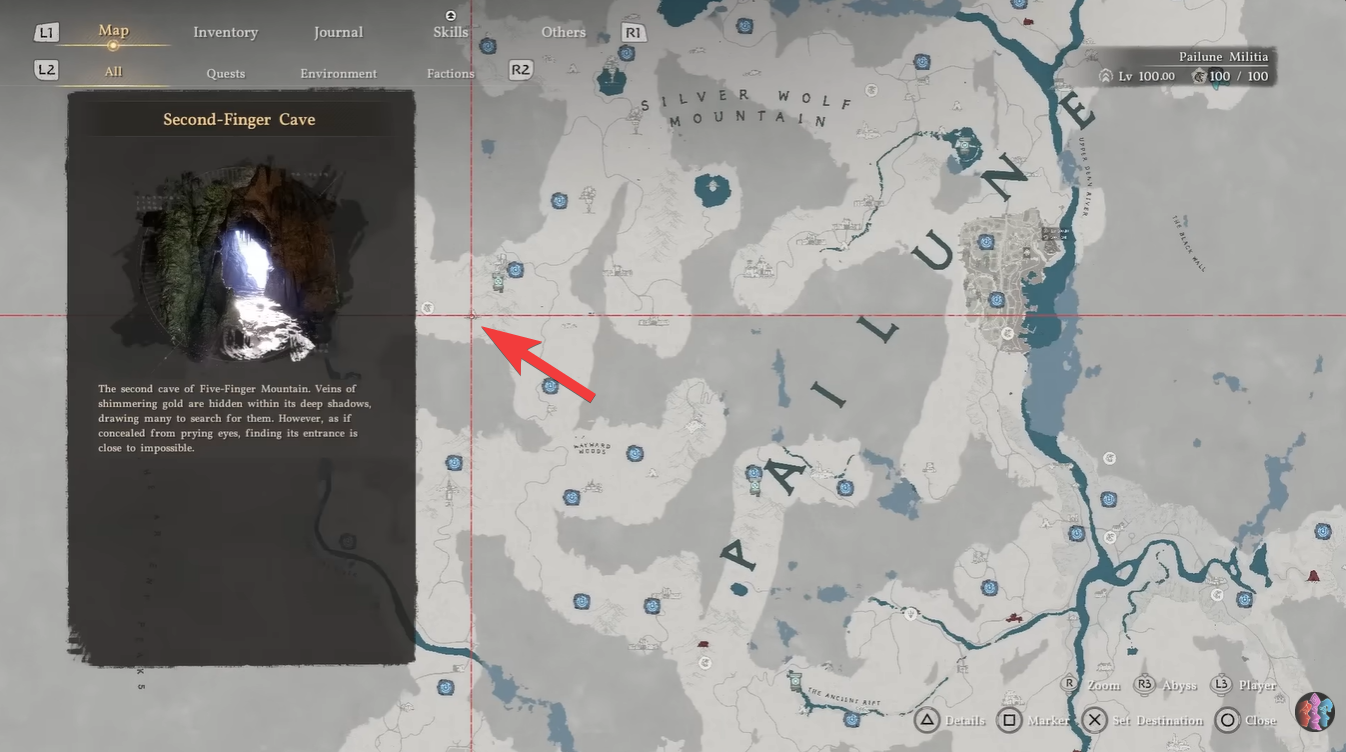Select the All map filter
Image resolution: width=1346 pixels, height=752 pixels.
click(113, 71)
